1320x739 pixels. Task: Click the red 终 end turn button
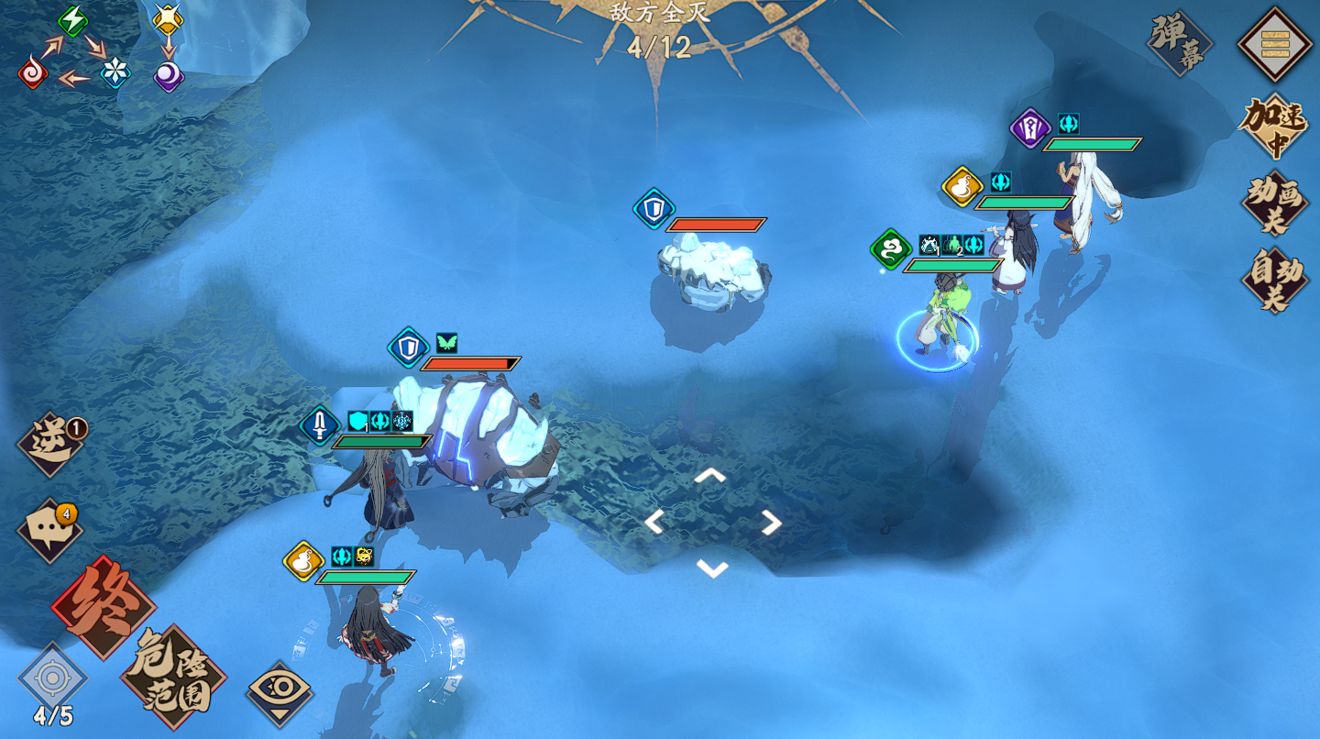(103, 606)
